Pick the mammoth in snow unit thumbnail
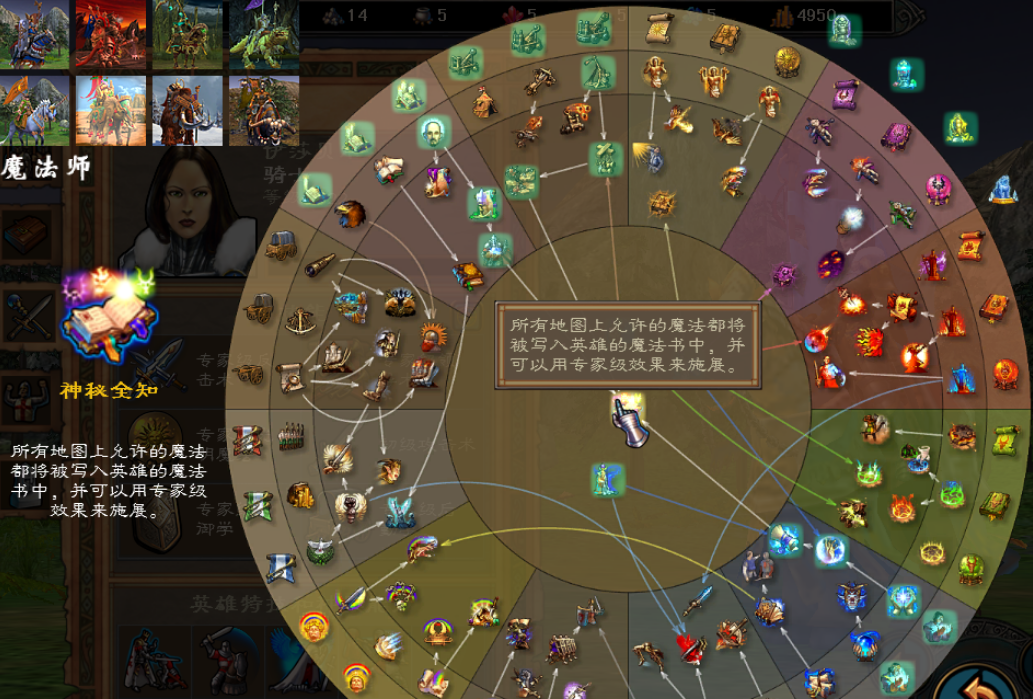1033x699 pixels. pos(190,110)
